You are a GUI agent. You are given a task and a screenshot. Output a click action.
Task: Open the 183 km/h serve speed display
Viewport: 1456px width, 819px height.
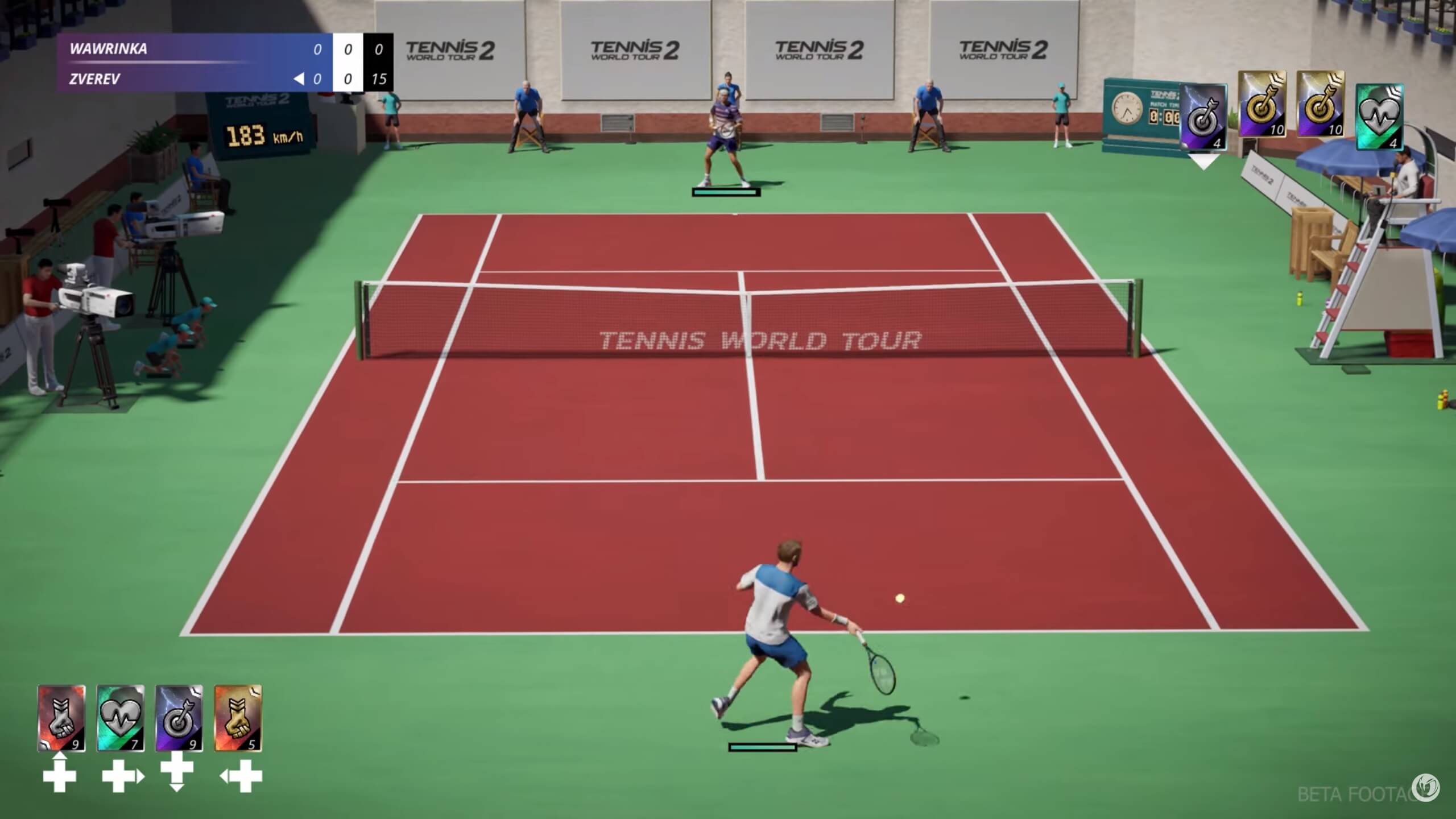click(x=264, y=135)
